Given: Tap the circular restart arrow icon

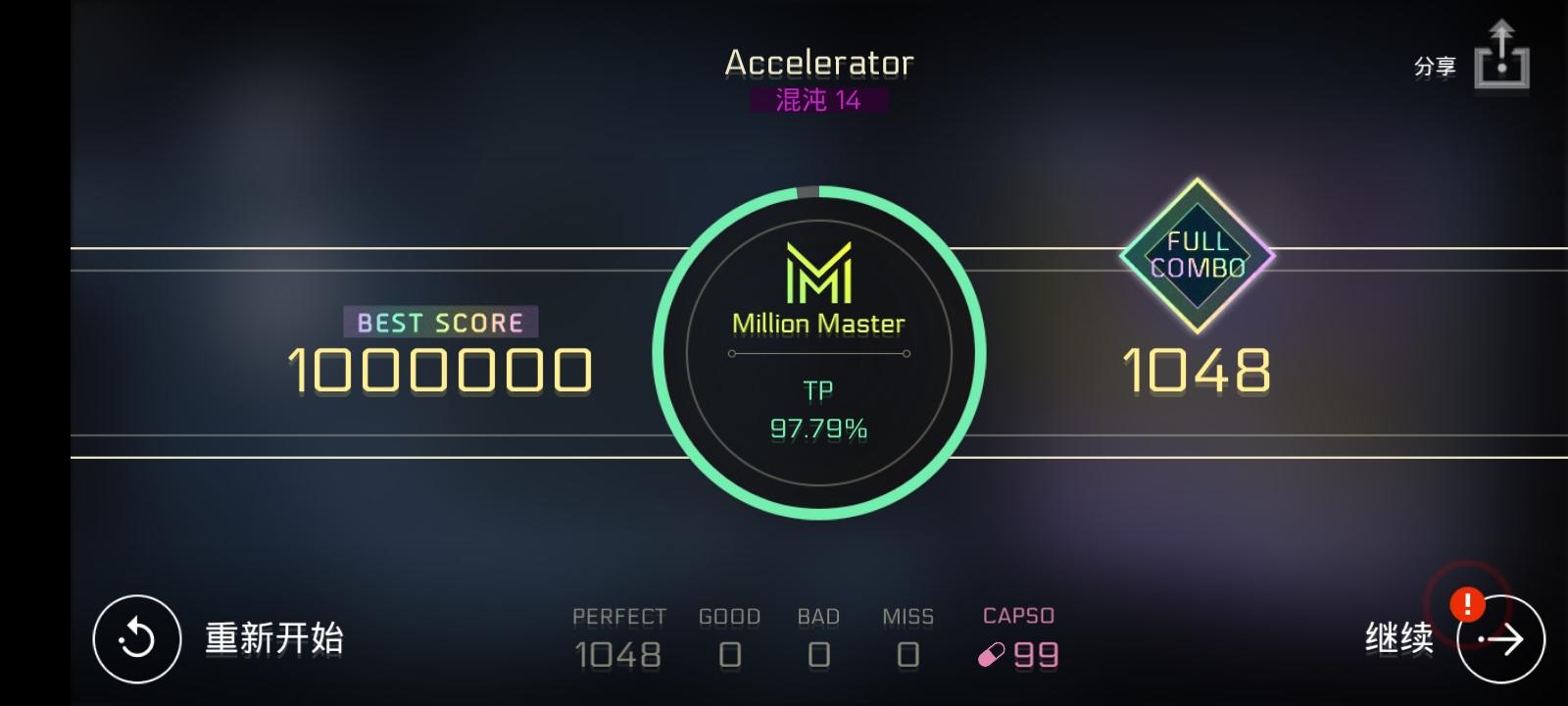Looking at the screenshot, I should [135, 639].
